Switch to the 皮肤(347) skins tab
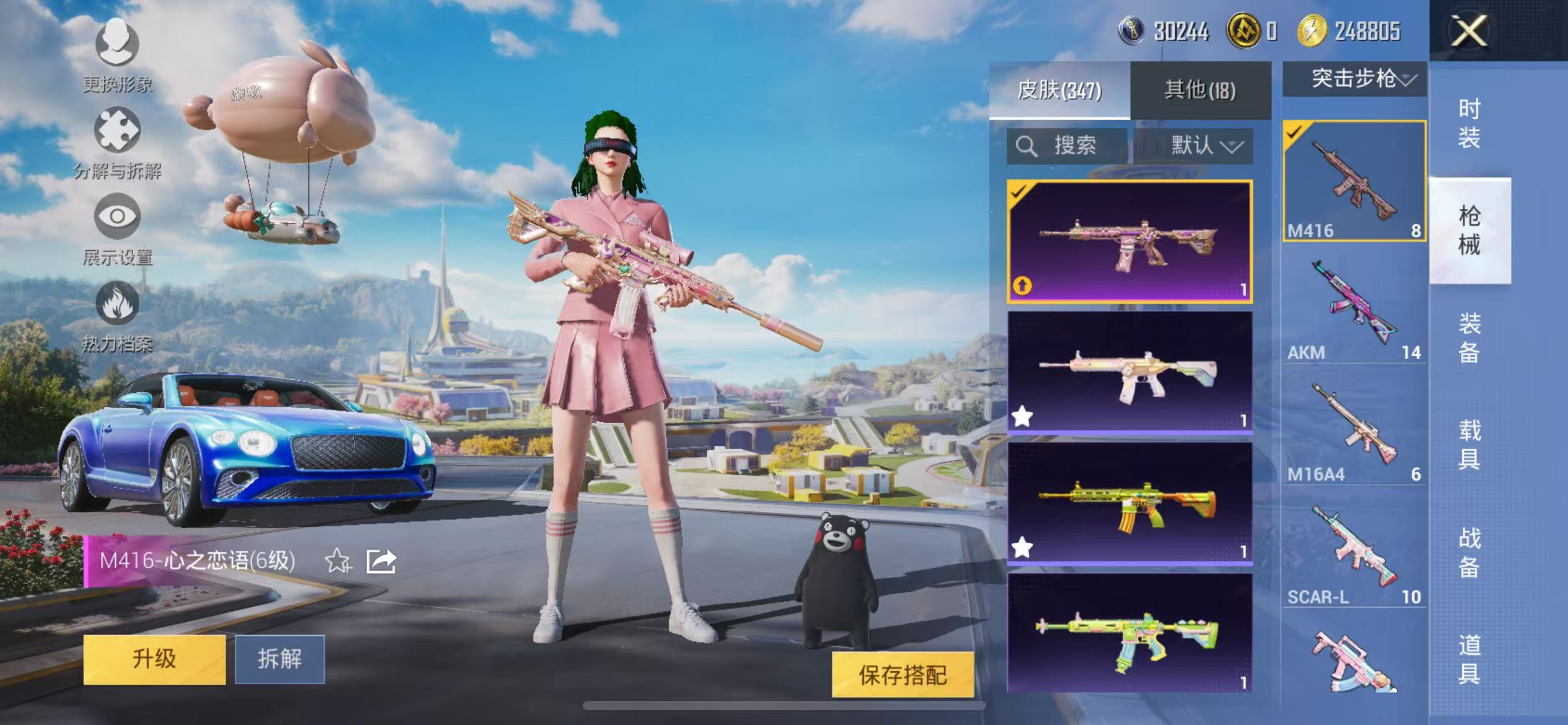The image size is (1568, 725). [1059, 90]
